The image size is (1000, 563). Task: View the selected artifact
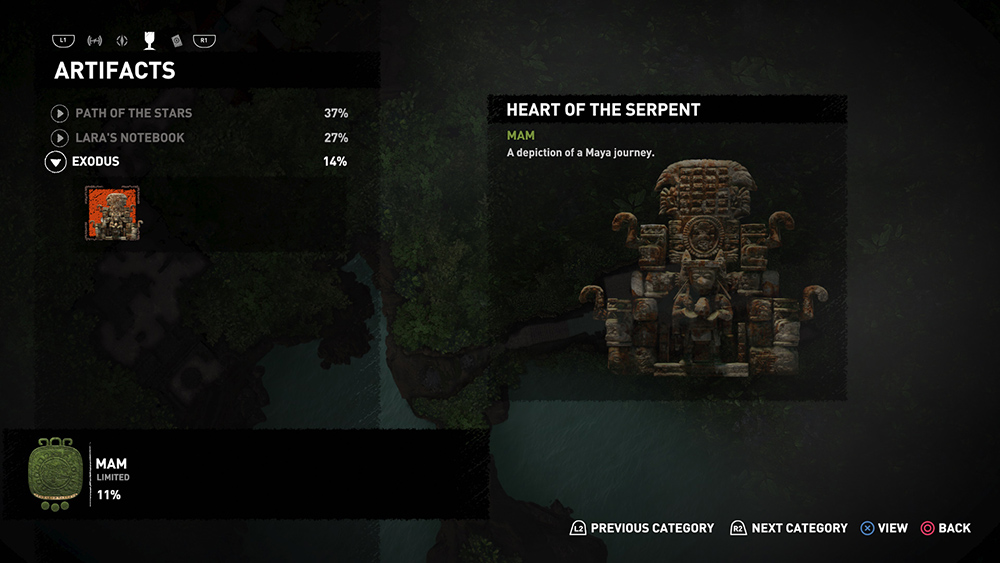(x=884, y=528)
